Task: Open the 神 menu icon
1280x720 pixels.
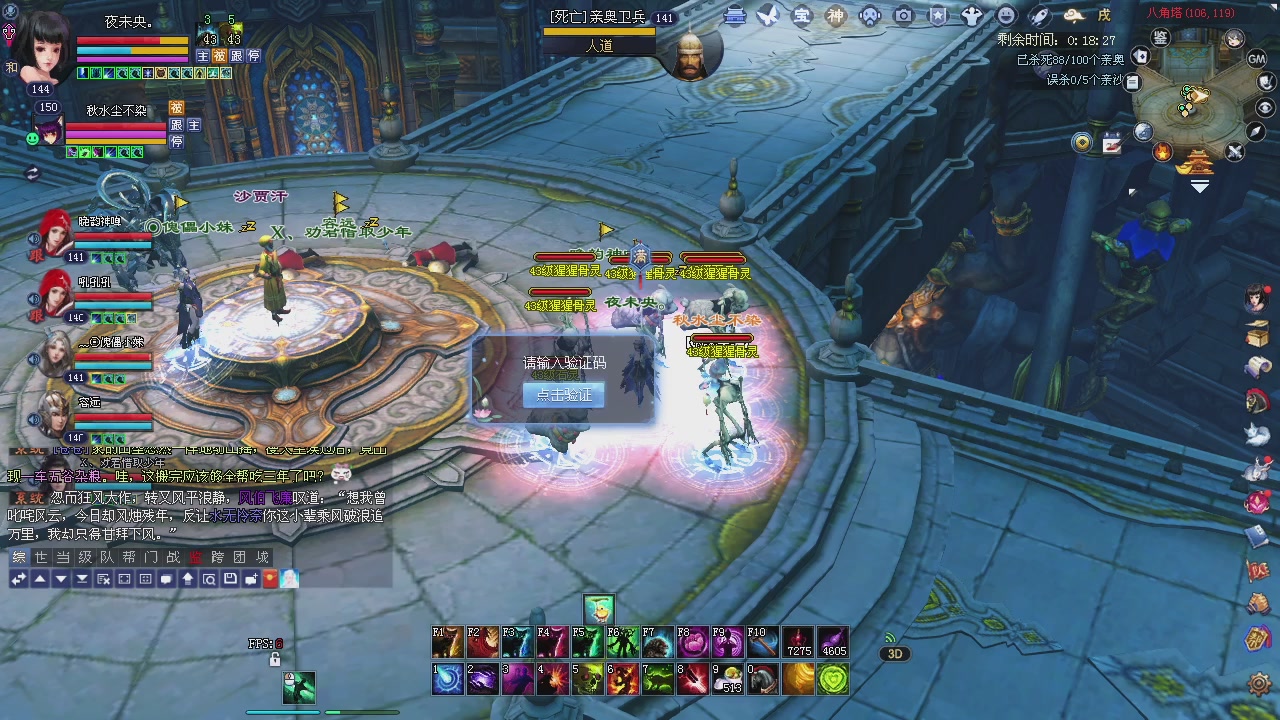Action: point(835,15)
